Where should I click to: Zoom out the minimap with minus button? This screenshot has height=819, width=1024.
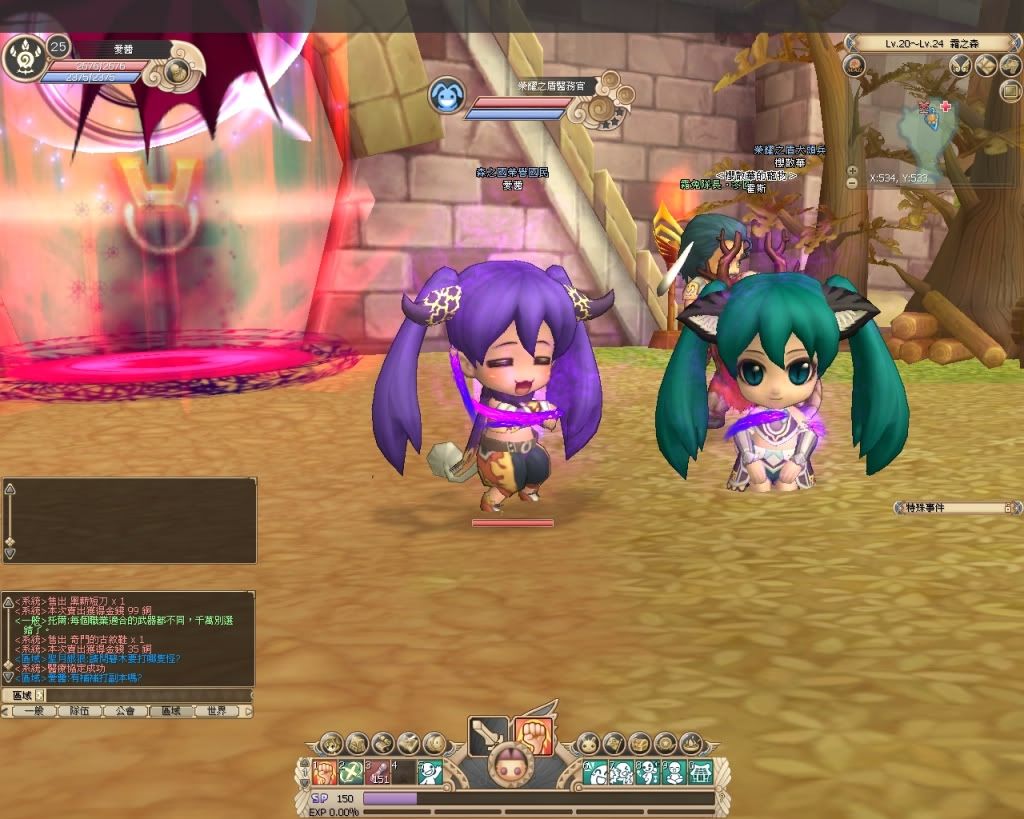tap(852, 183)
